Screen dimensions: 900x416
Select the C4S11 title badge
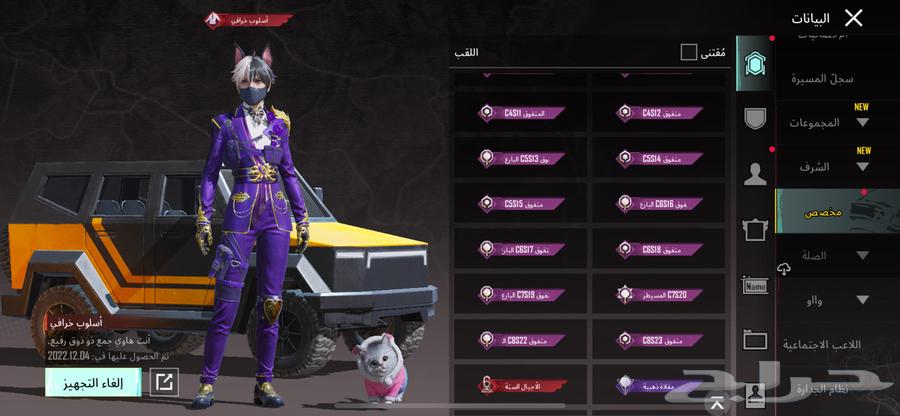tap(520, 113)
